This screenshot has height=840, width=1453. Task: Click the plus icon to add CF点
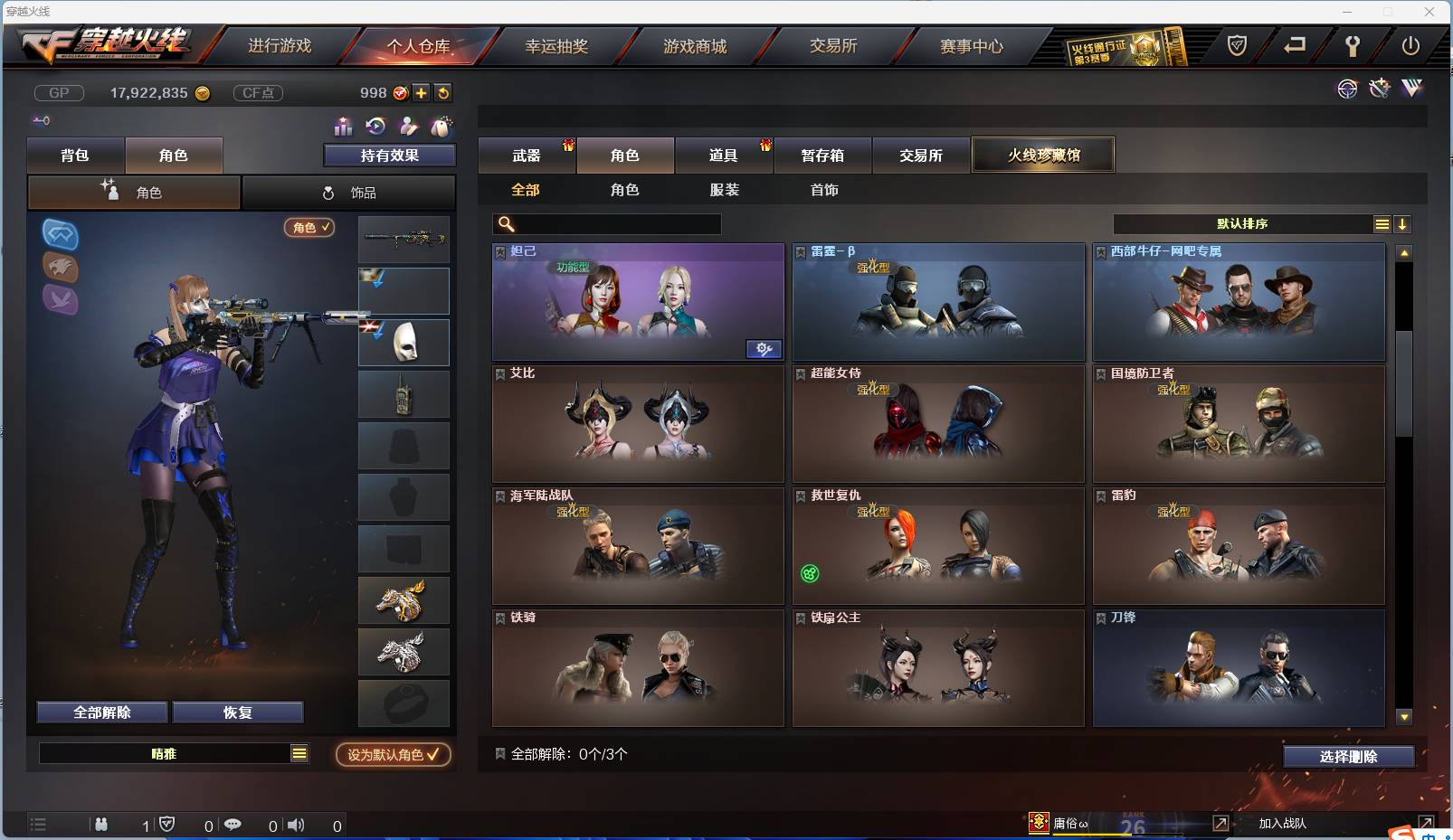(x=422, y=92)
